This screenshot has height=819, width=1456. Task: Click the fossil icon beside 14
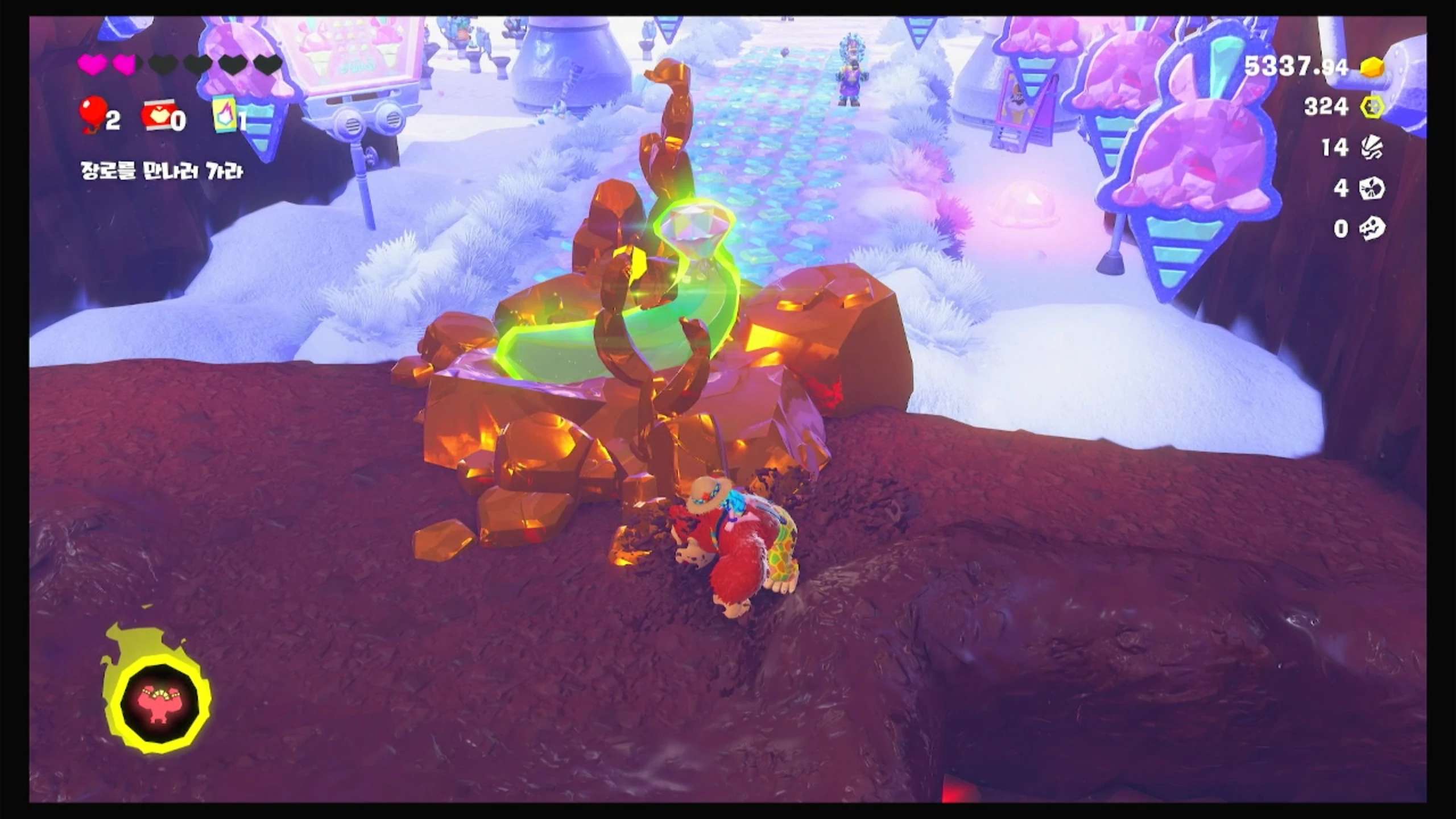click(1371, 148)
